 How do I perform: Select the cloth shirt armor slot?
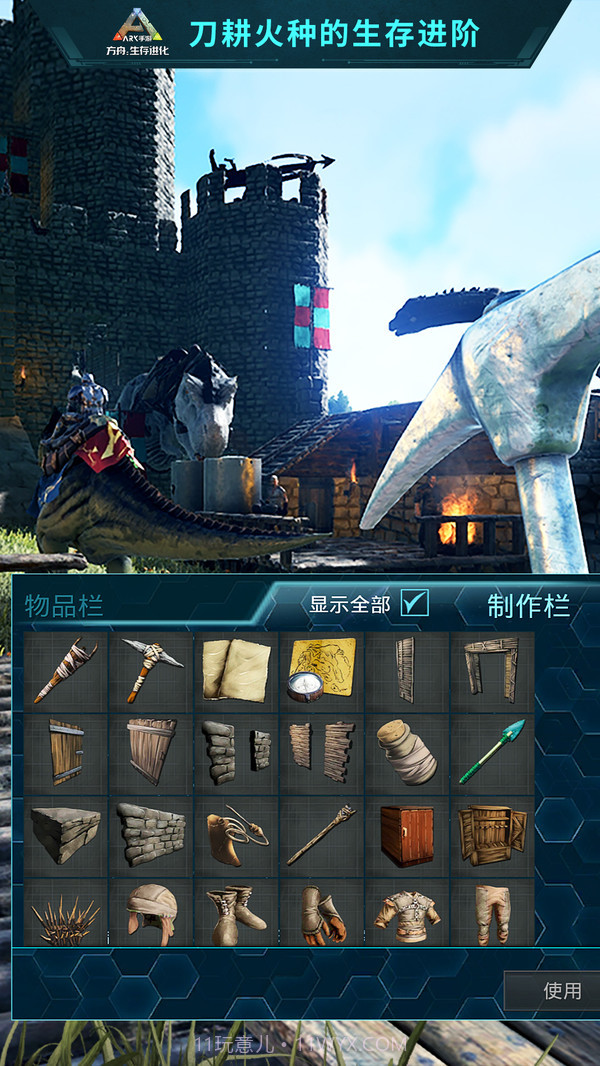(407, 912)
